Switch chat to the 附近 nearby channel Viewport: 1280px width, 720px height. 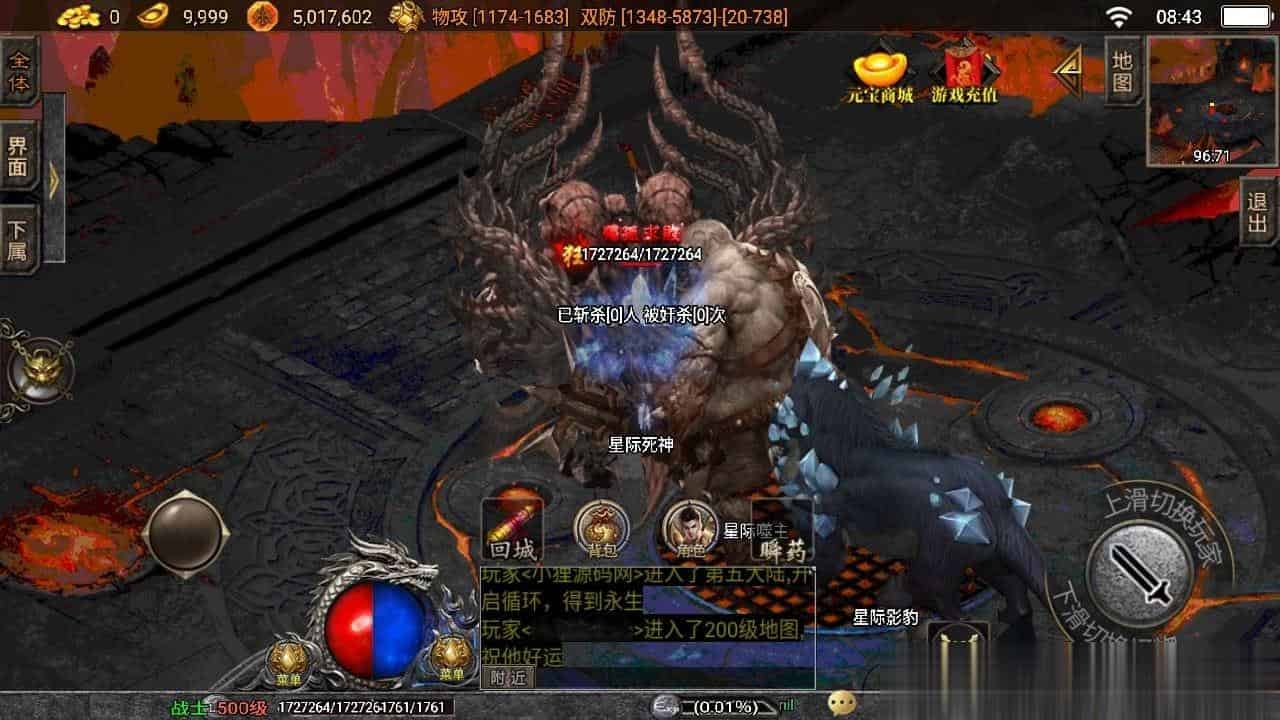(508, 677)
